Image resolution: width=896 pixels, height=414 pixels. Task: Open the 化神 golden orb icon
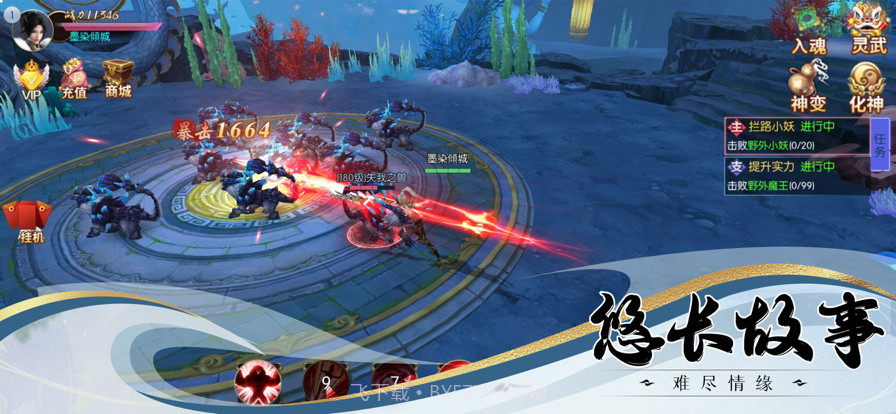point(866,83)
